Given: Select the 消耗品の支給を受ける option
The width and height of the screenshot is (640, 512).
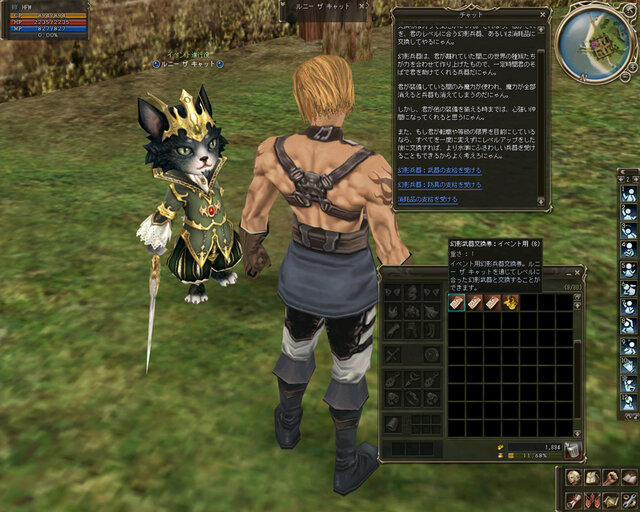Looking at the screenshot, I should pyautogui.click(x=427, y=199).
